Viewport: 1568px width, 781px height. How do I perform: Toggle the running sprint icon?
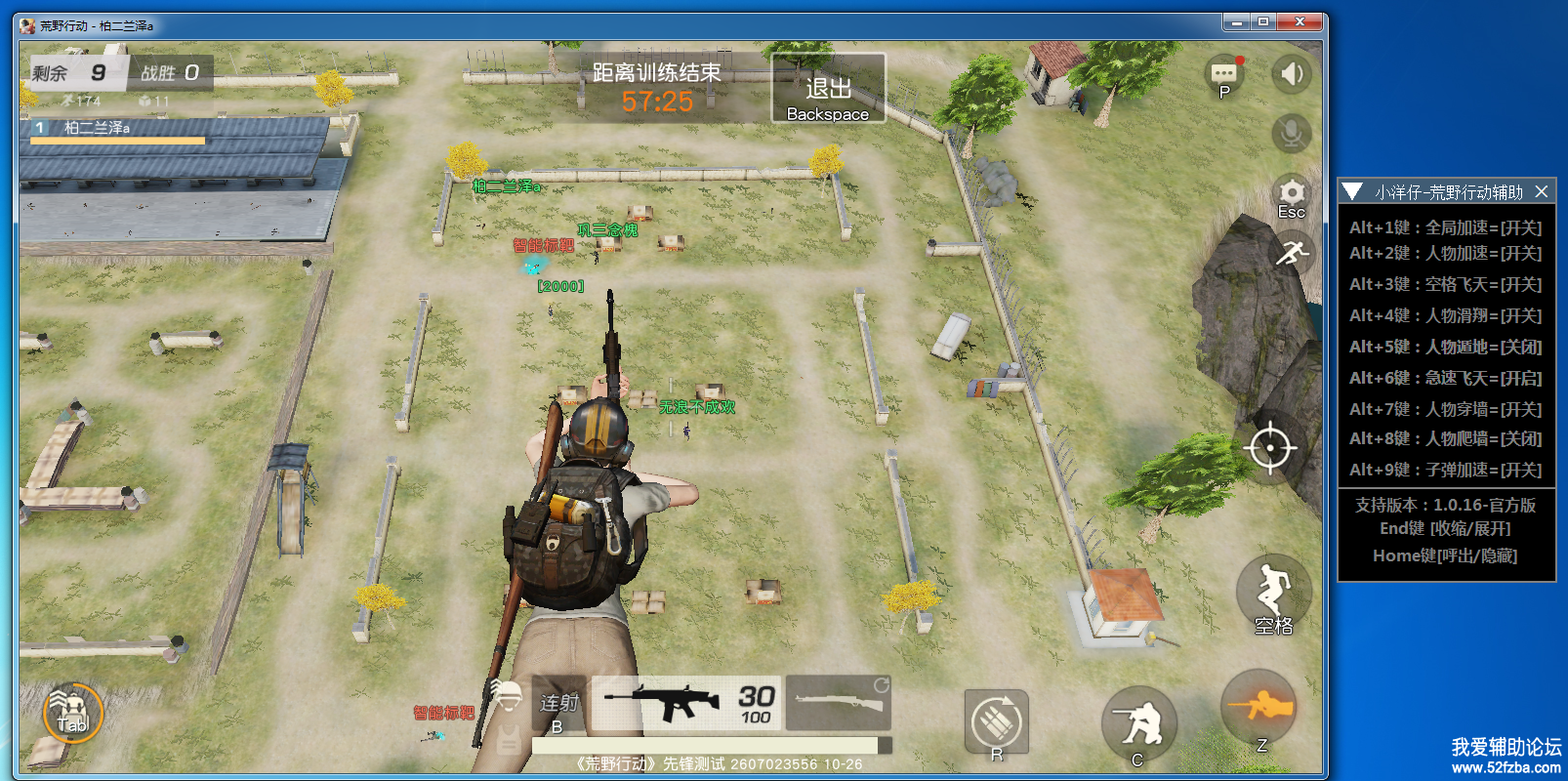[x=1291, y=254]
